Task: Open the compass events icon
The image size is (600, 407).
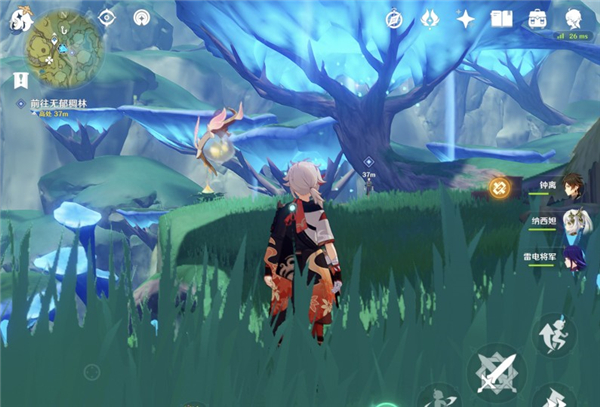Action: 393,18
